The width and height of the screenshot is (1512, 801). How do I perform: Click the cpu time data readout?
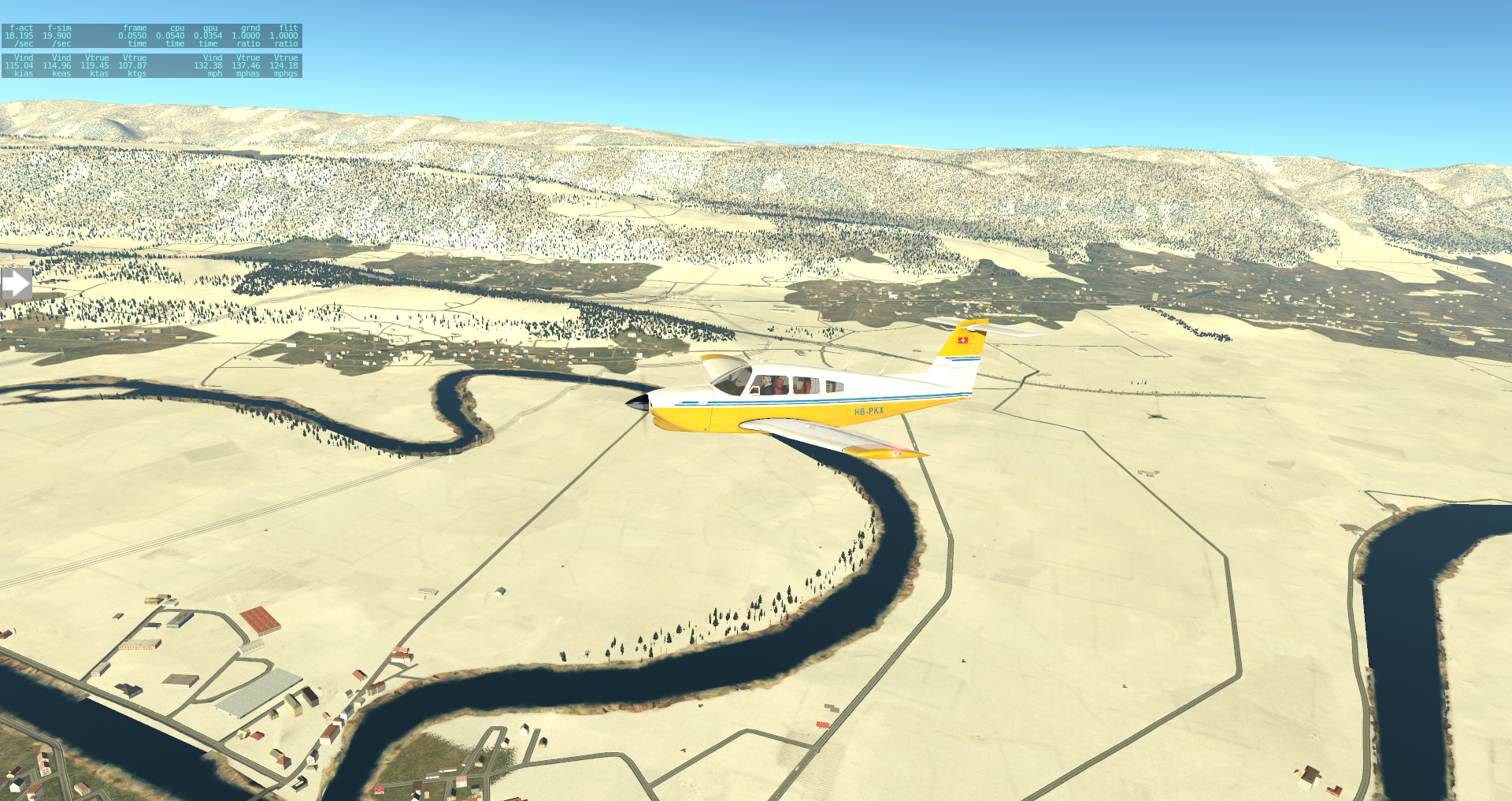(169, 35)
